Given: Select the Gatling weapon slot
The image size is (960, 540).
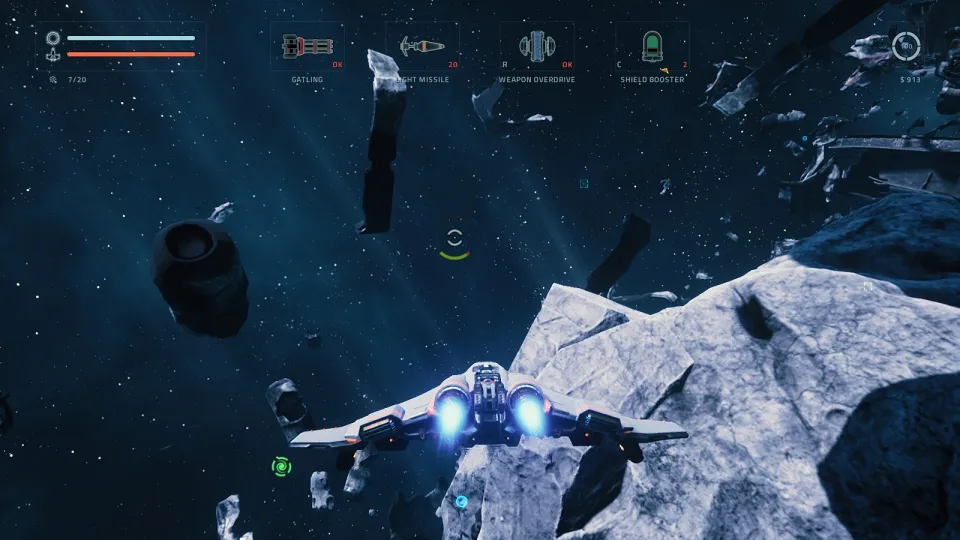Looking at the screenshot, I should click(307, 46).
